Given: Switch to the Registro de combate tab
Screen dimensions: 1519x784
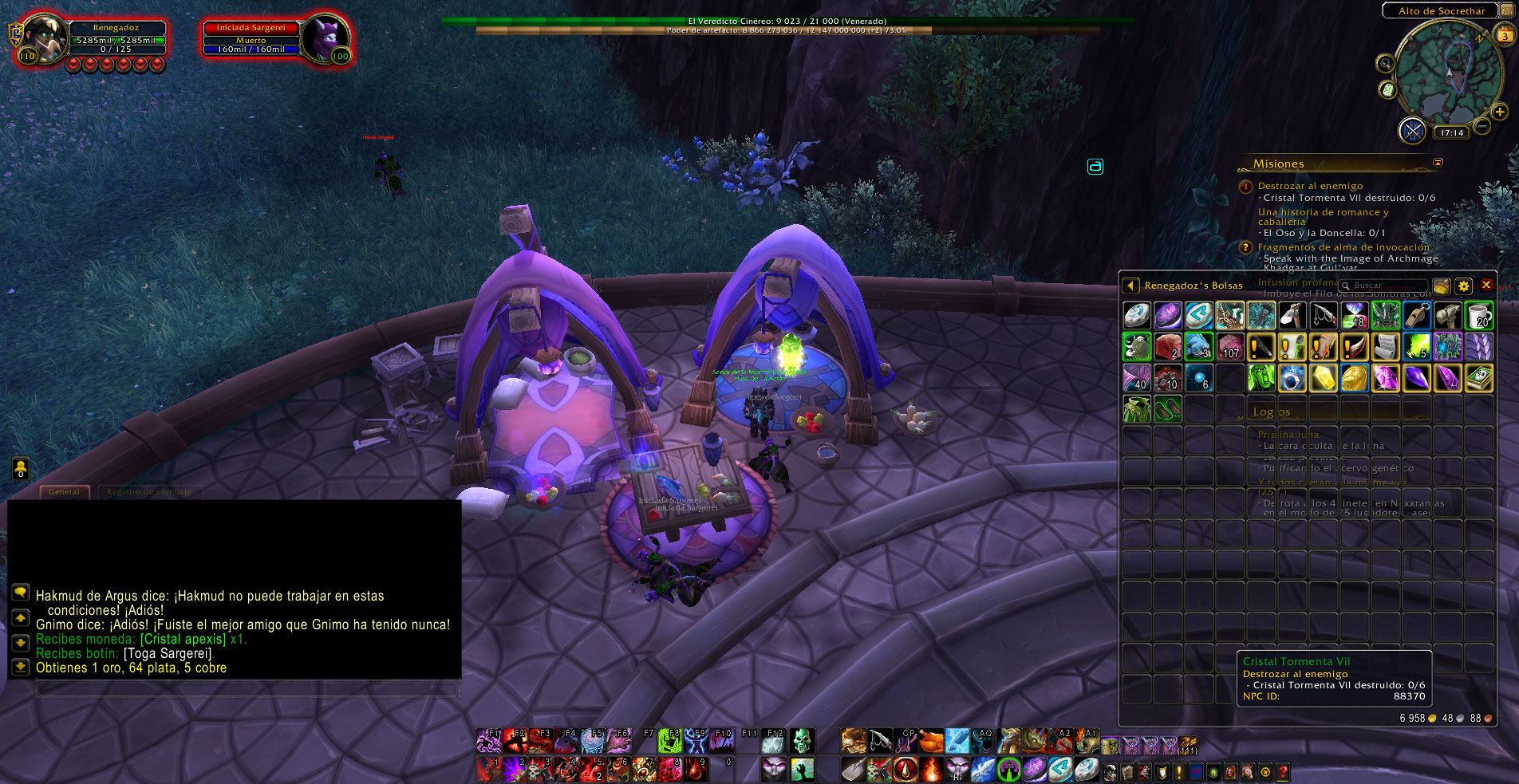Looking at the screenshot, I should point(149,492).
